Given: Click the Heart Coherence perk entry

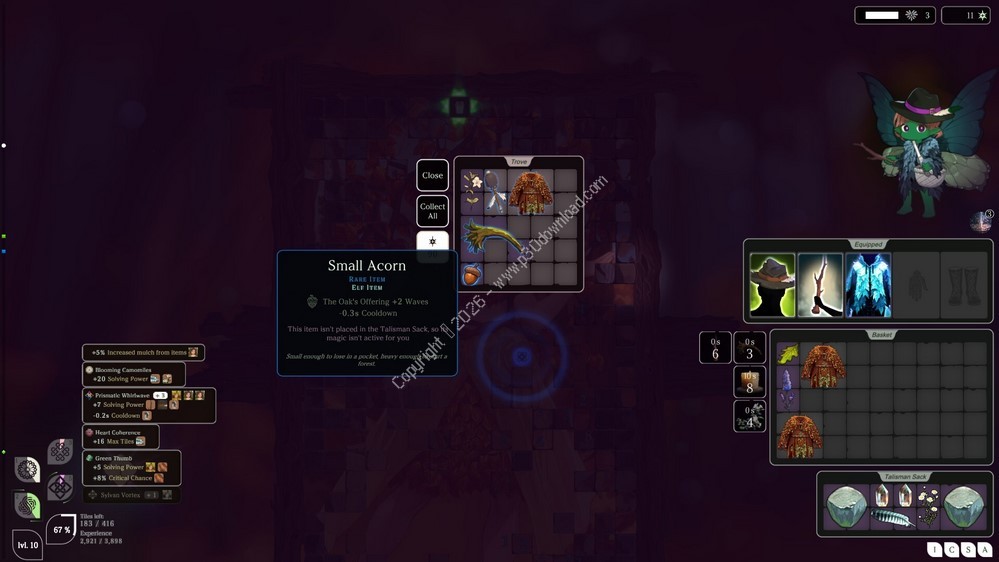Looking at the screenshot, I should point(121,437).
